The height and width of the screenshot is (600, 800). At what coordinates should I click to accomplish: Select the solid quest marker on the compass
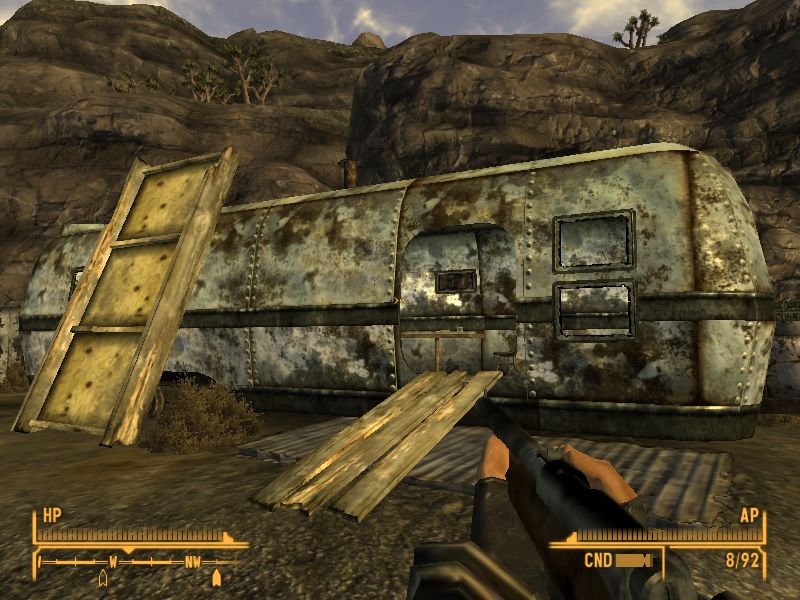tap(217, 577)
